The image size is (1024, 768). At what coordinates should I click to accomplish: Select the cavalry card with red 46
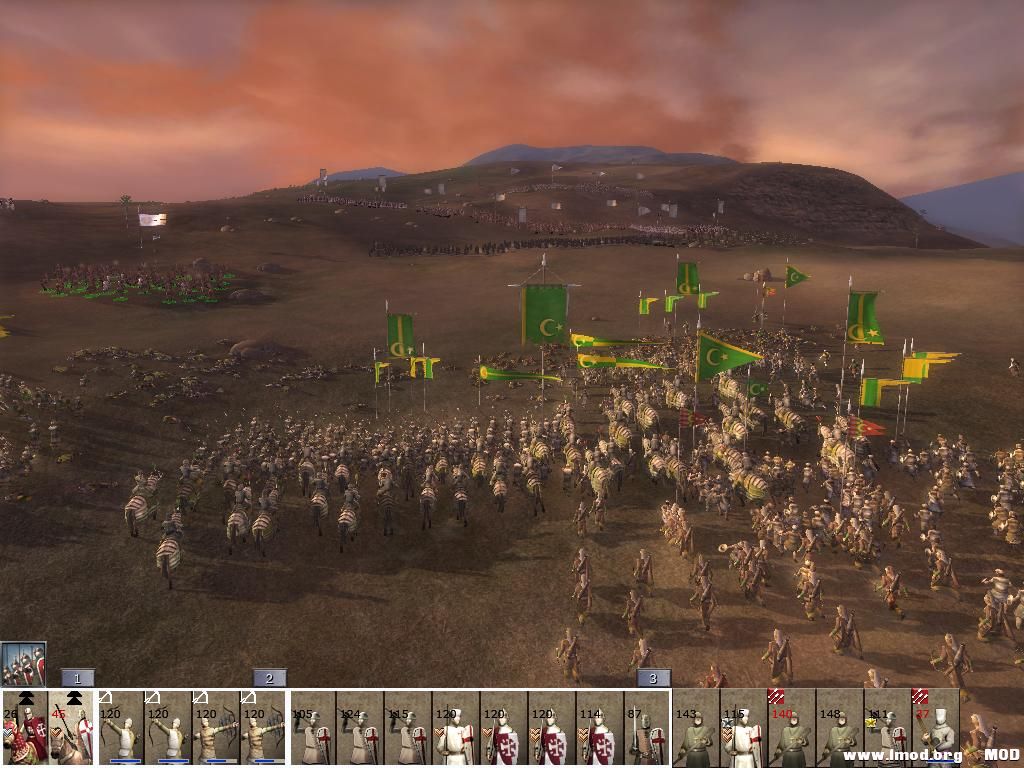[x=71, y=728]
